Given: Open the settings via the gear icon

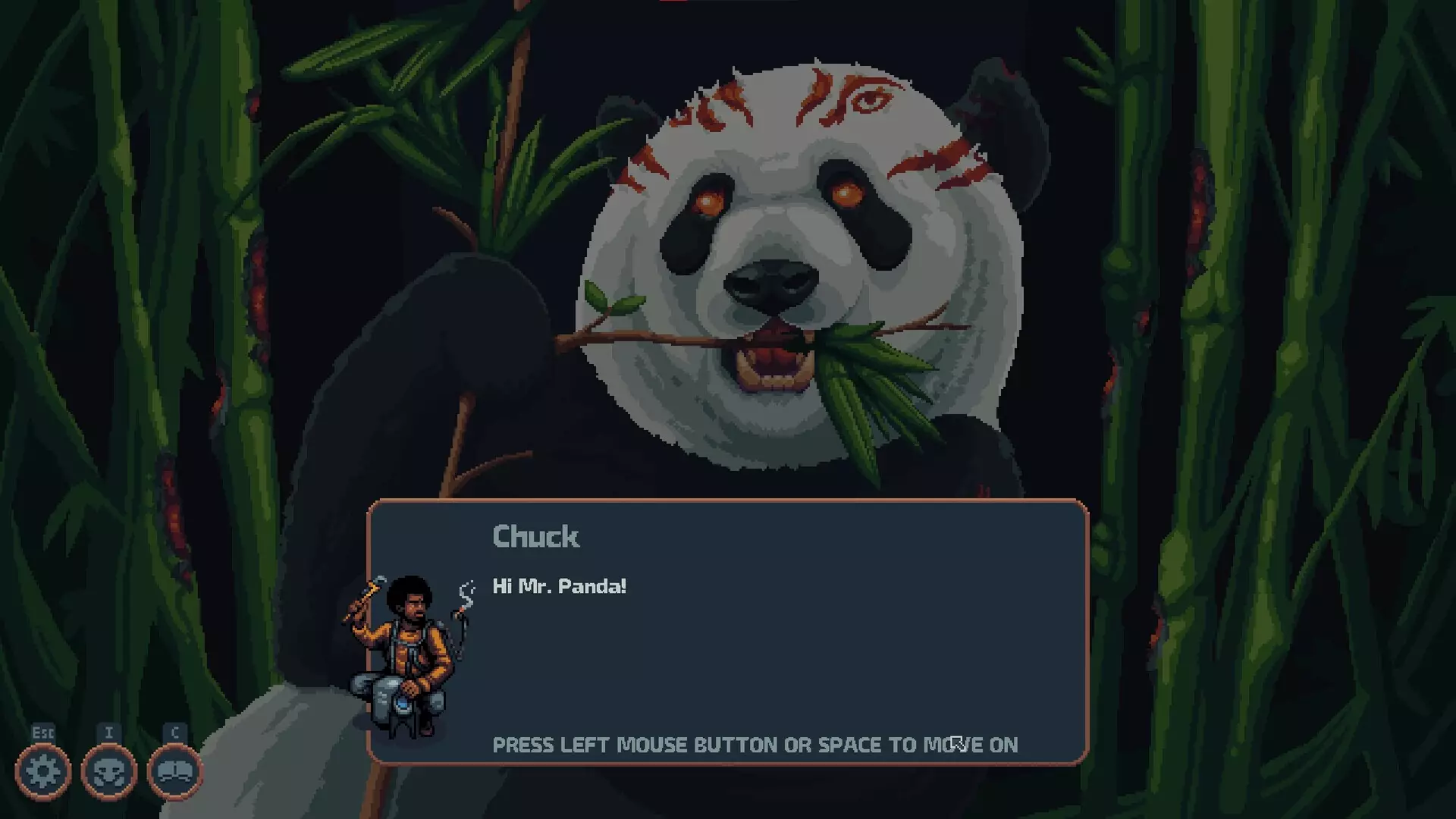Looking at the screenshot, I should coord(43,772).
